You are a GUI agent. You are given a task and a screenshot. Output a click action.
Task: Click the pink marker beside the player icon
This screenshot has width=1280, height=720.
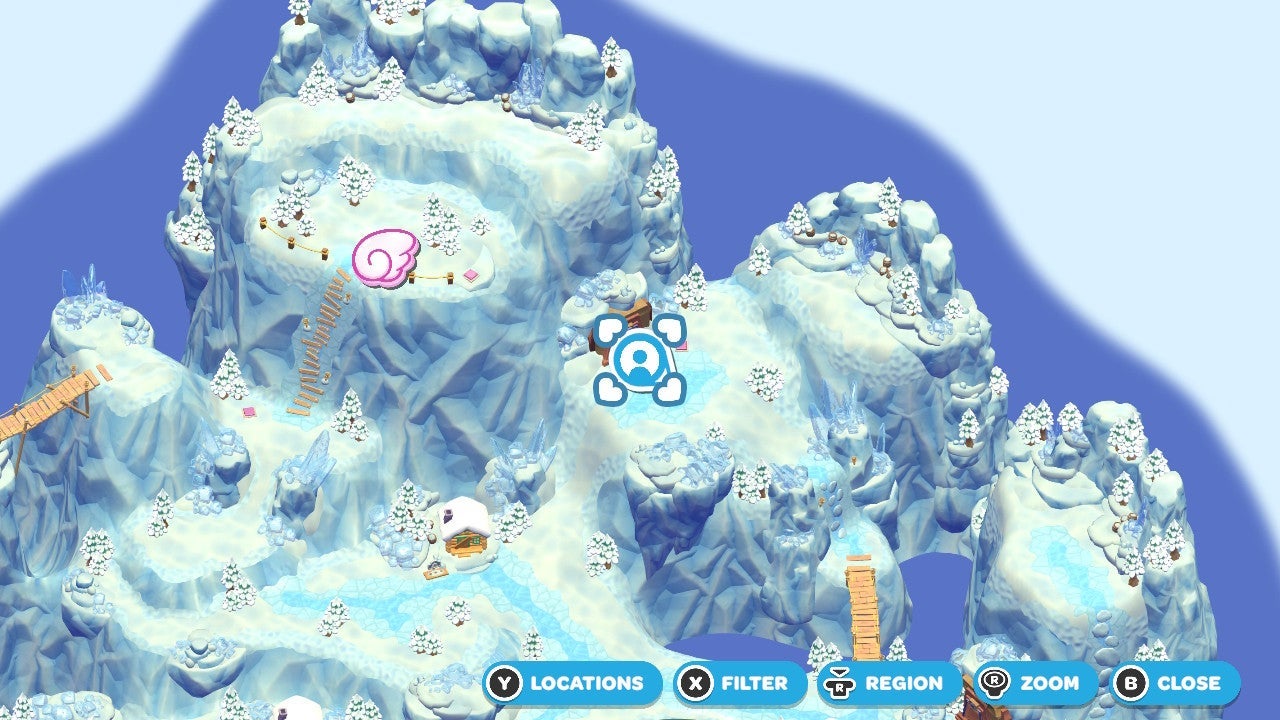pyautogui.click(x=683, y=345)
